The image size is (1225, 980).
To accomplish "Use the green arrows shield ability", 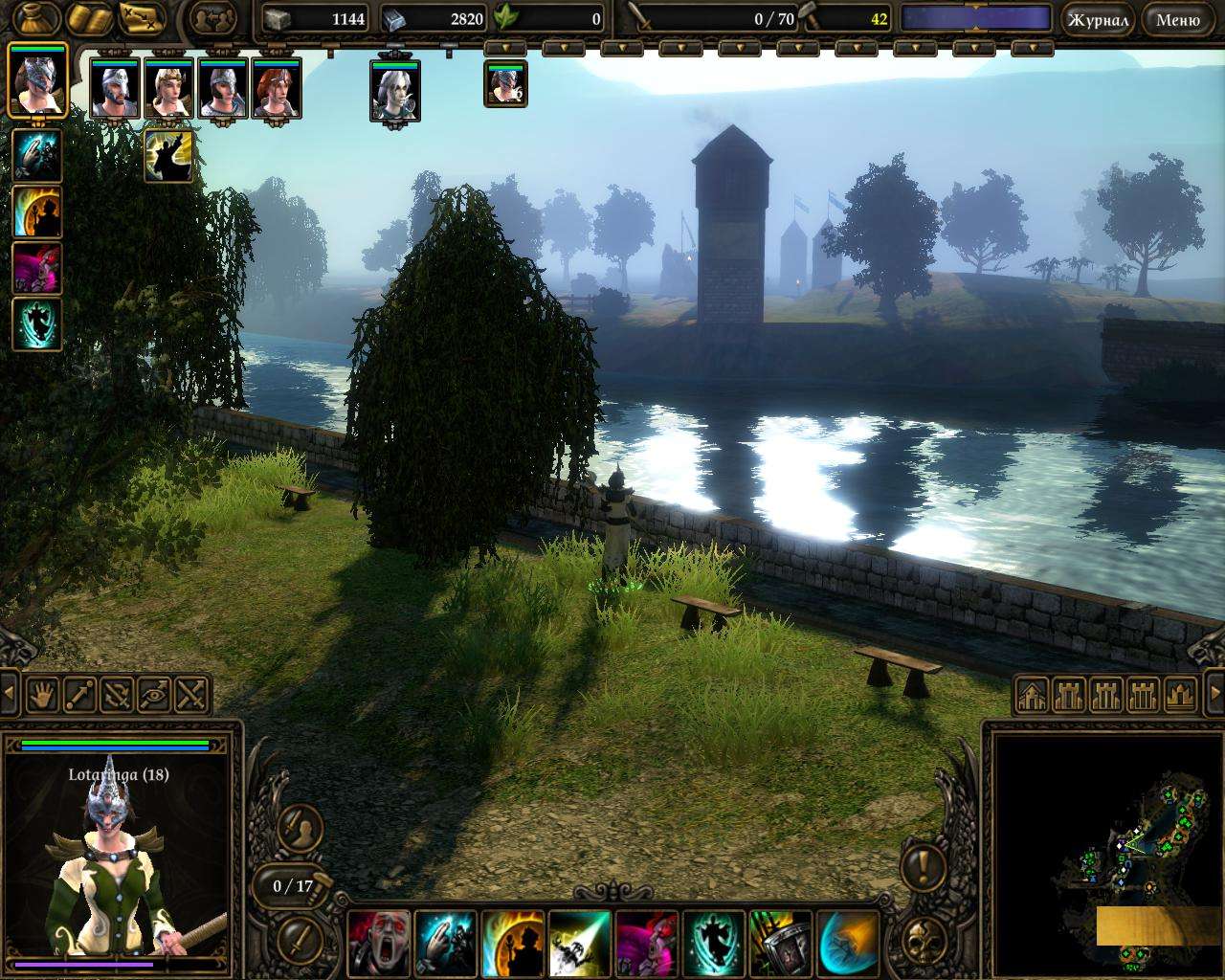I will tap(780, 942).
